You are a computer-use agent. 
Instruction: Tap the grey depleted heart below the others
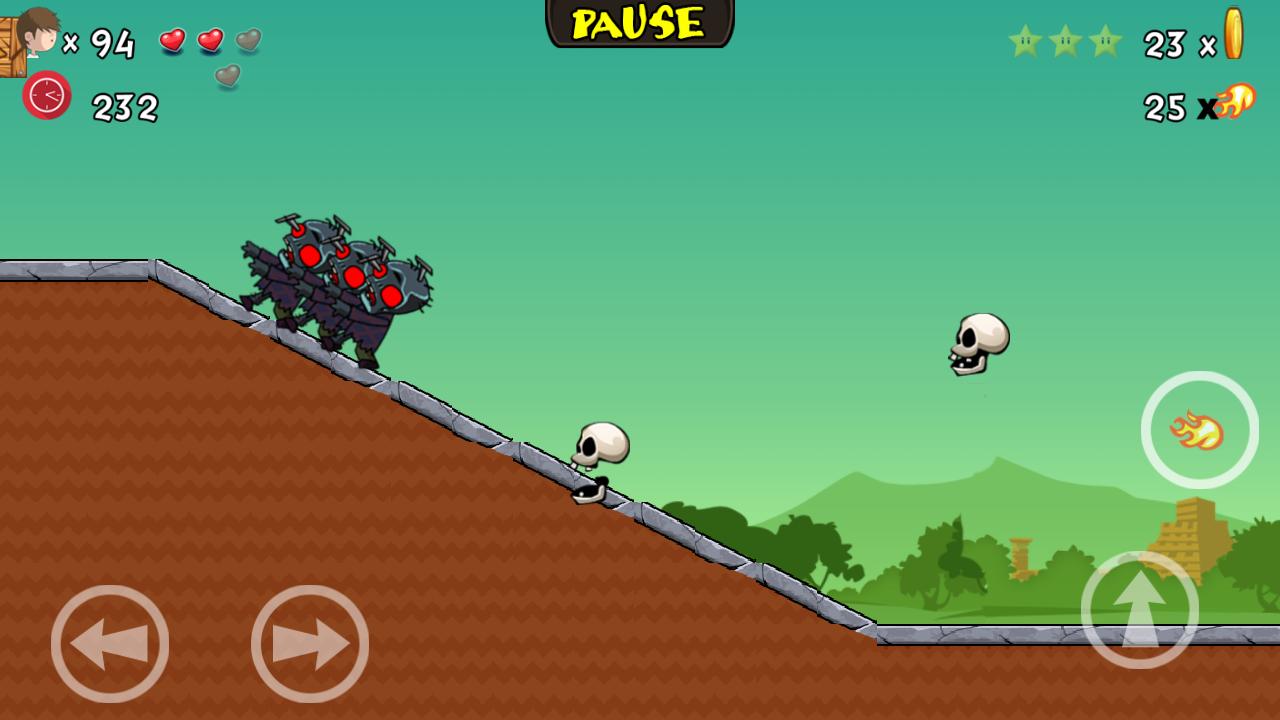pos(227,76)
